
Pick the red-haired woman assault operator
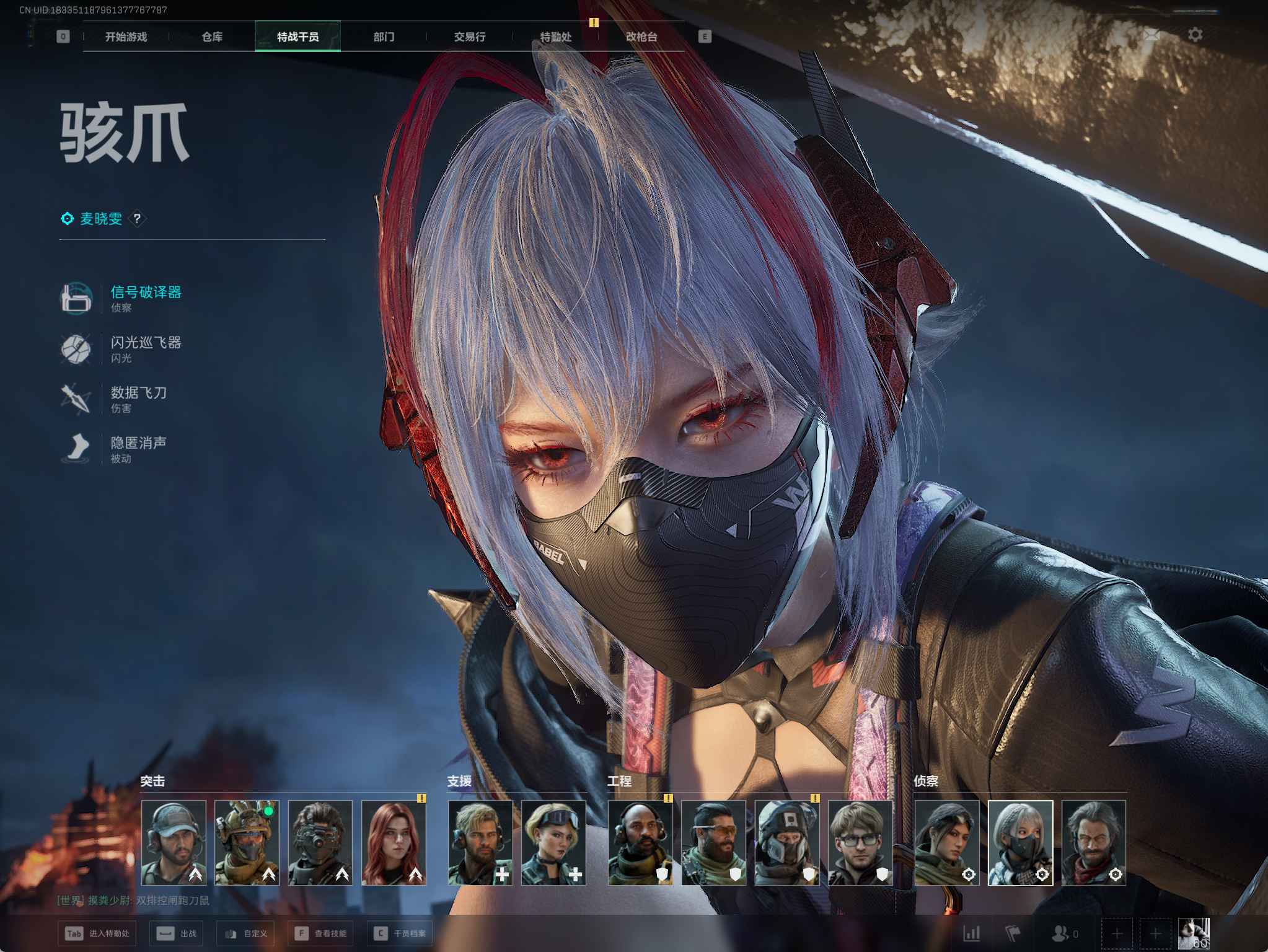pyautogui.click(x=394, y=842)
